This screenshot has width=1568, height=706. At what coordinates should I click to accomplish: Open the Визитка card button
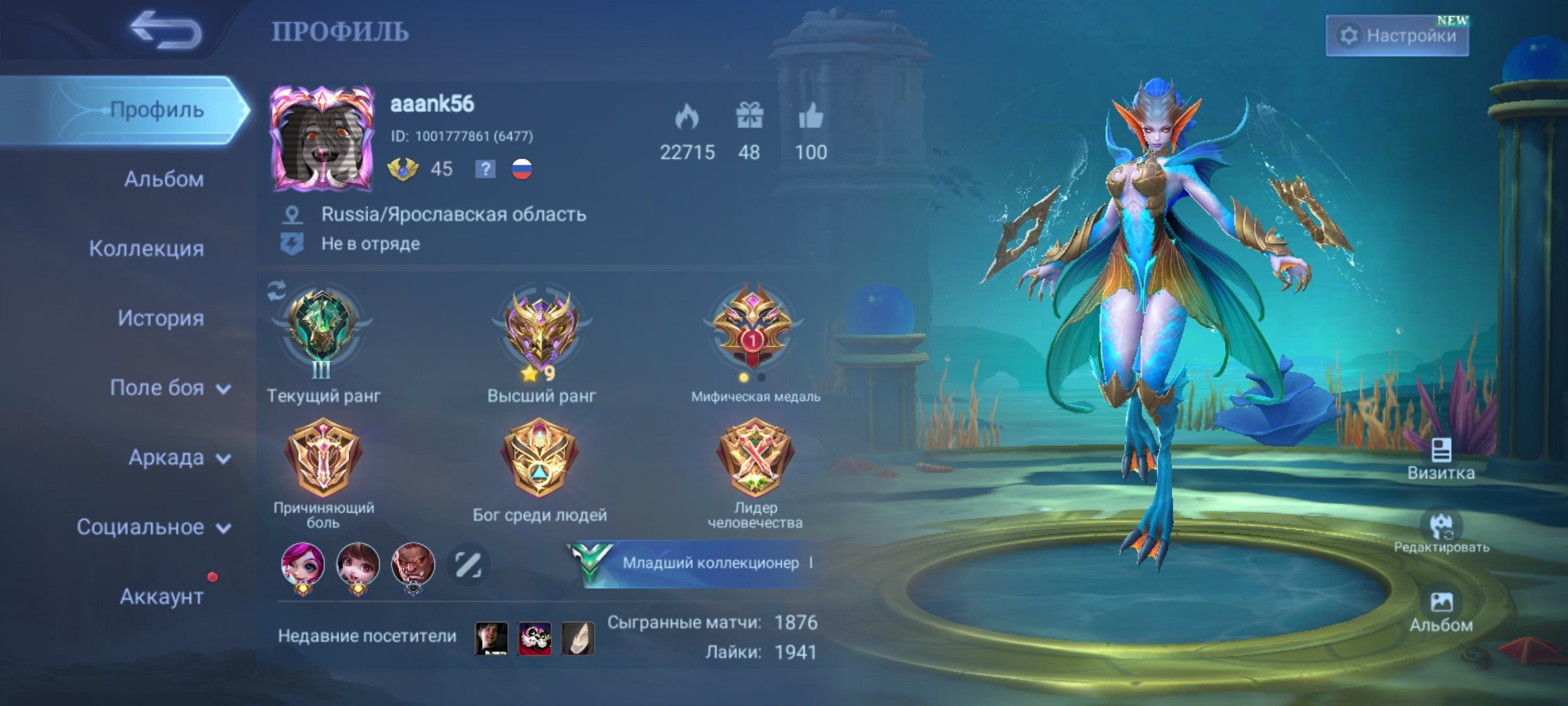[1441, 460]
